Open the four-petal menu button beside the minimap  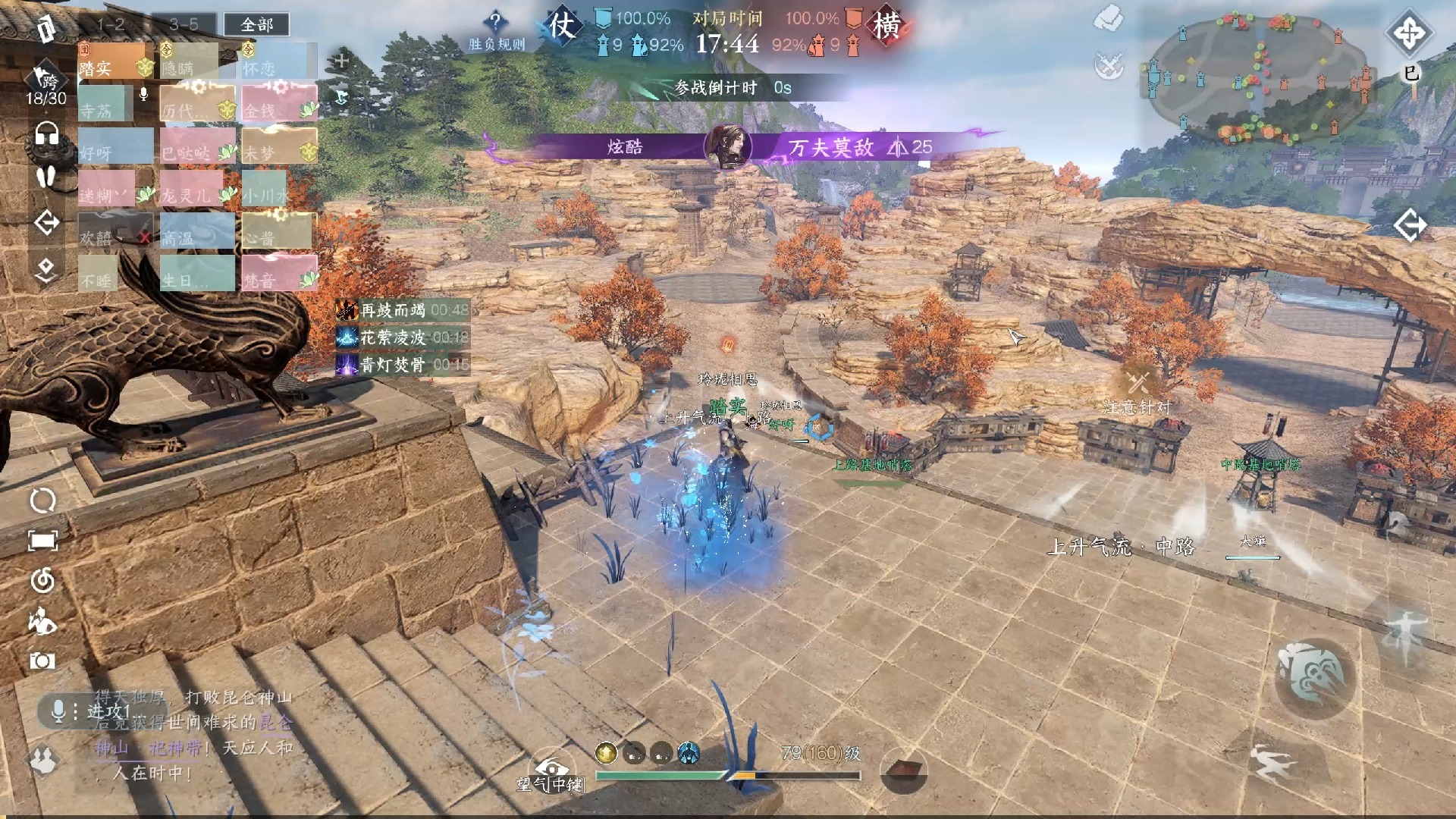[x=1409, y=33]
